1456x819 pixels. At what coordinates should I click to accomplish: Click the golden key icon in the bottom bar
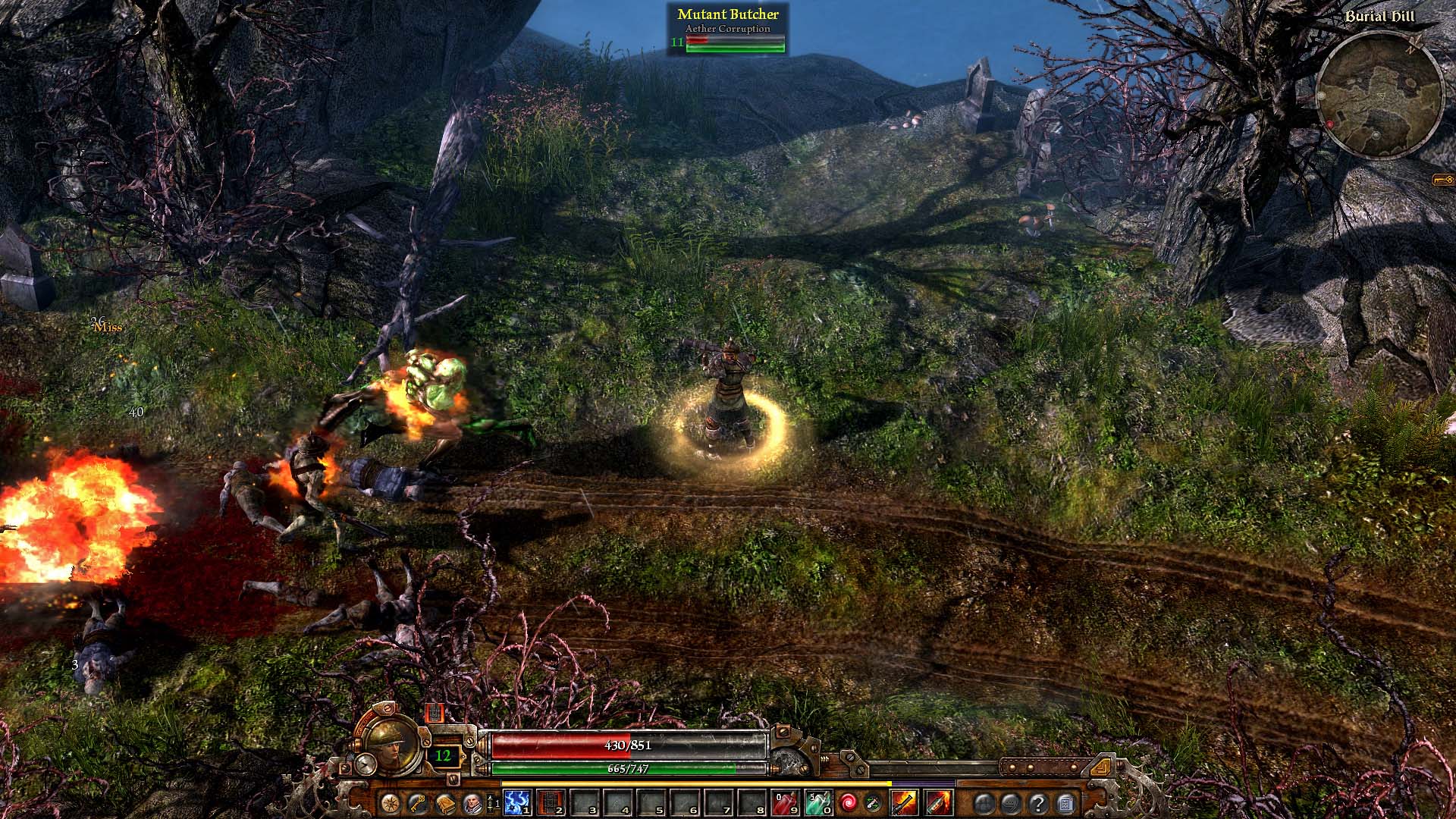click(417, 802)
